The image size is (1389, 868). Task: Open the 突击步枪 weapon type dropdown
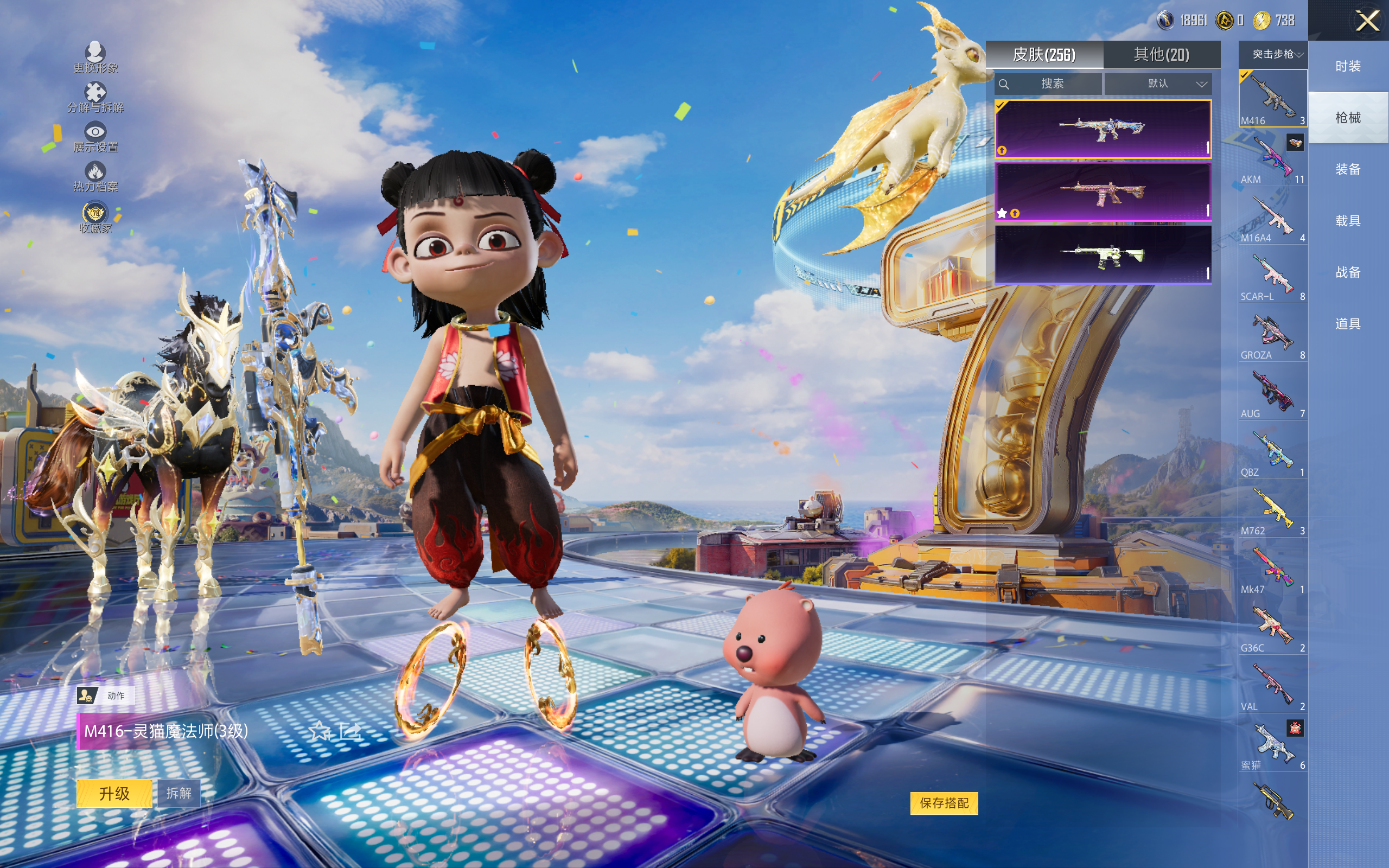pos(1272,55)
